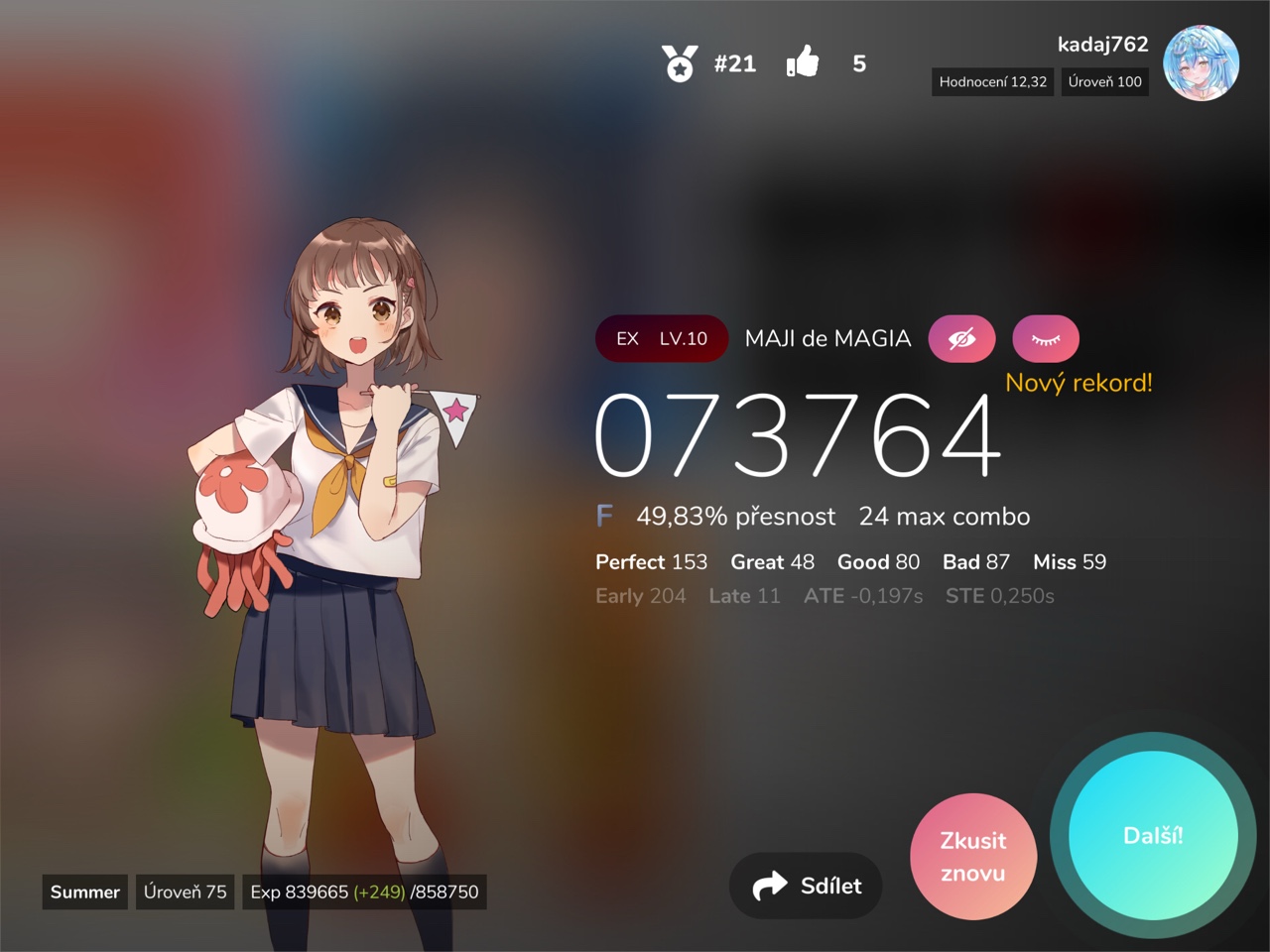The image size is (1270, 952).
Task: Open the #21 leaderboard ranking
Action: tap(709, 63)
